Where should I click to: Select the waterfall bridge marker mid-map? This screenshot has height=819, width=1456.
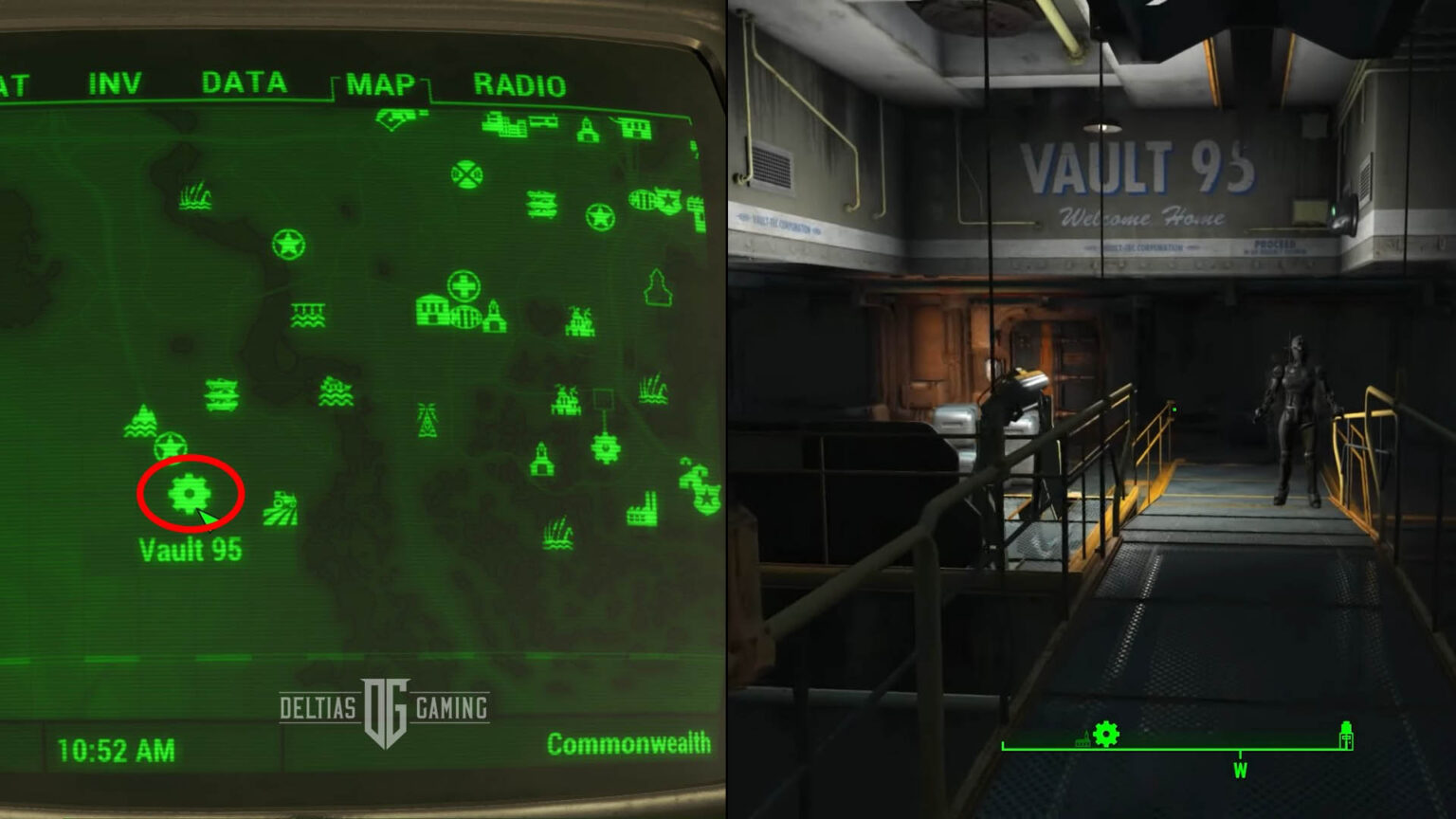tap(308, 315)
